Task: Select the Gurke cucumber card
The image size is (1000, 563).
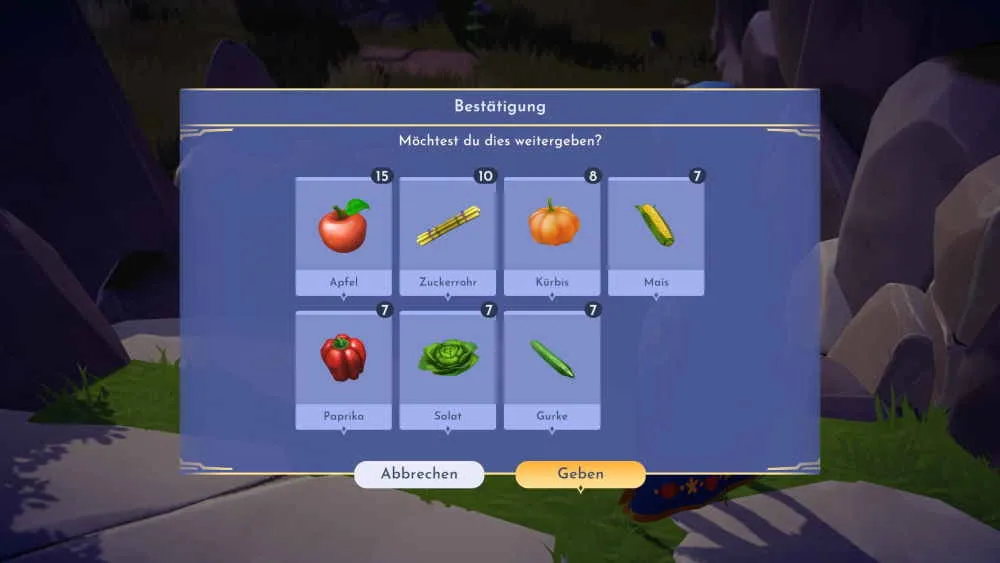Action: tap(552, 370)
